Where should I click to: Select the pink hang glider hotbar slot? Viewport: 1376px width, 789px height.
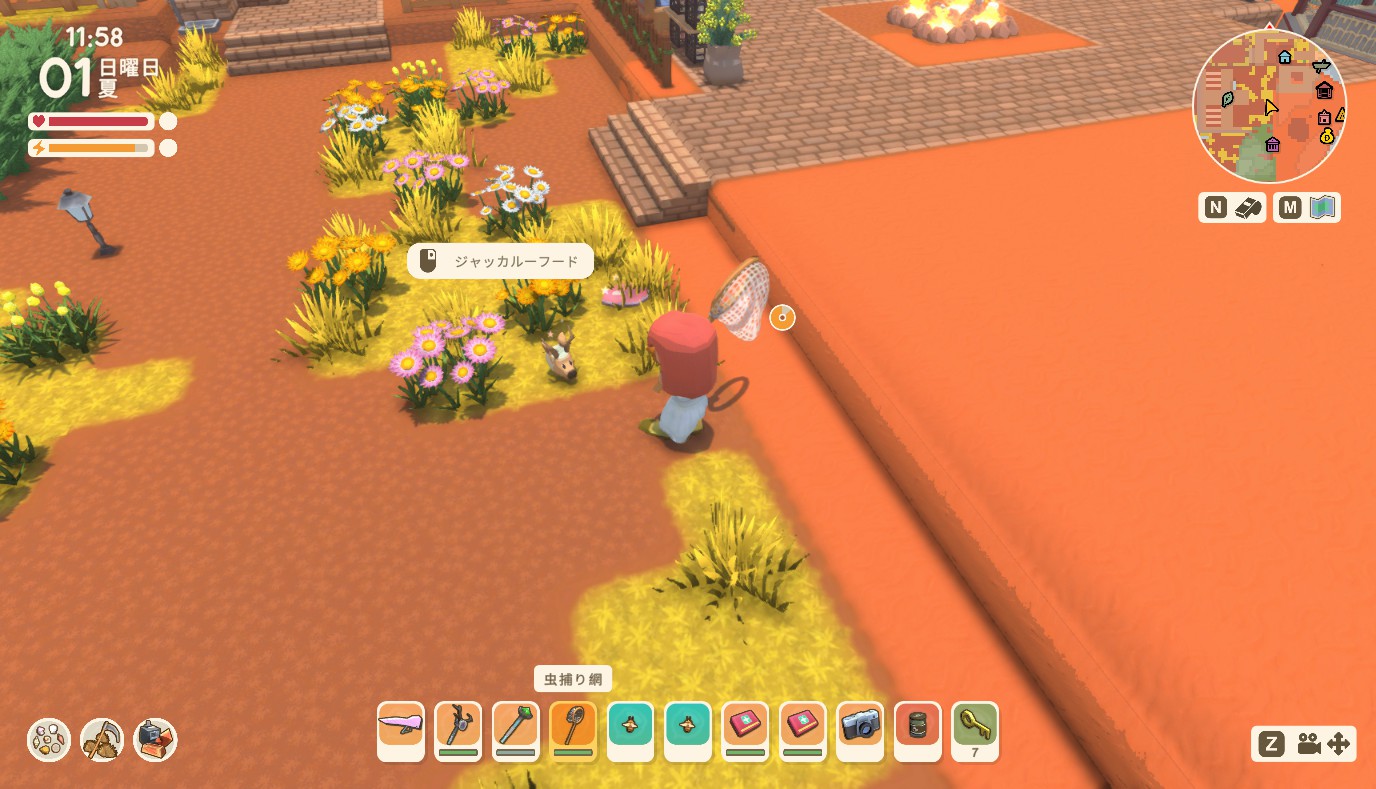[401, 728]
